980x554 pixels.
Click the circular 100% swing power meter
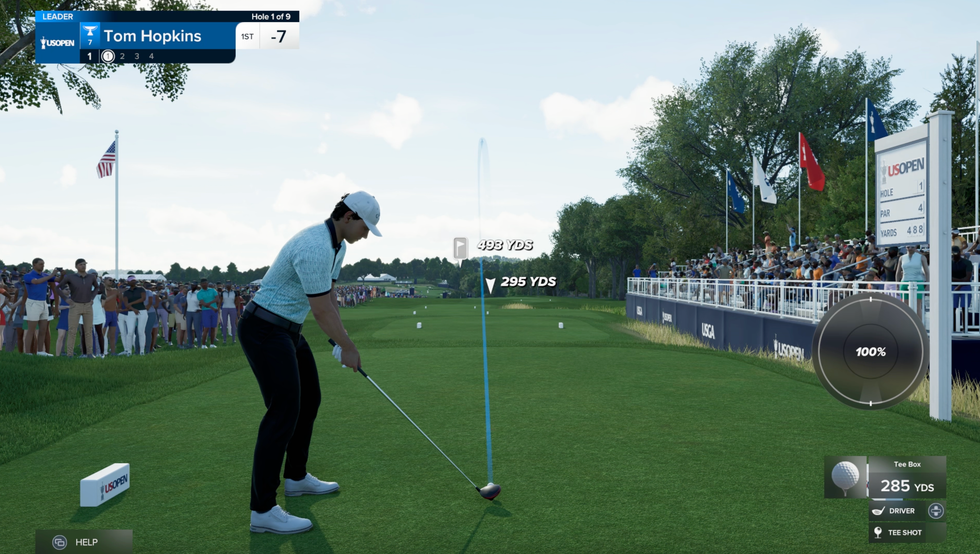click(869, 351)
